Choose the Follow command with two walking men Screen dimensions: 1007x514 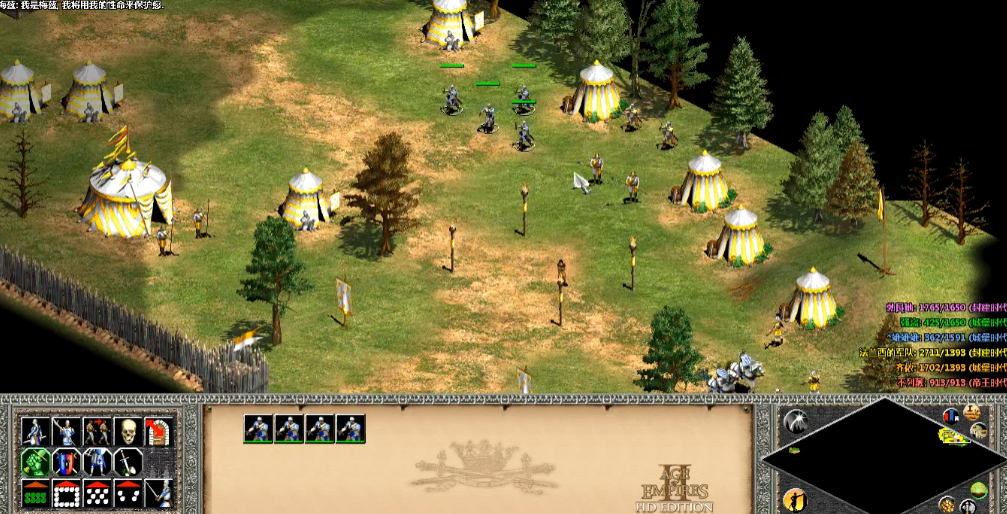coord(97,432)
